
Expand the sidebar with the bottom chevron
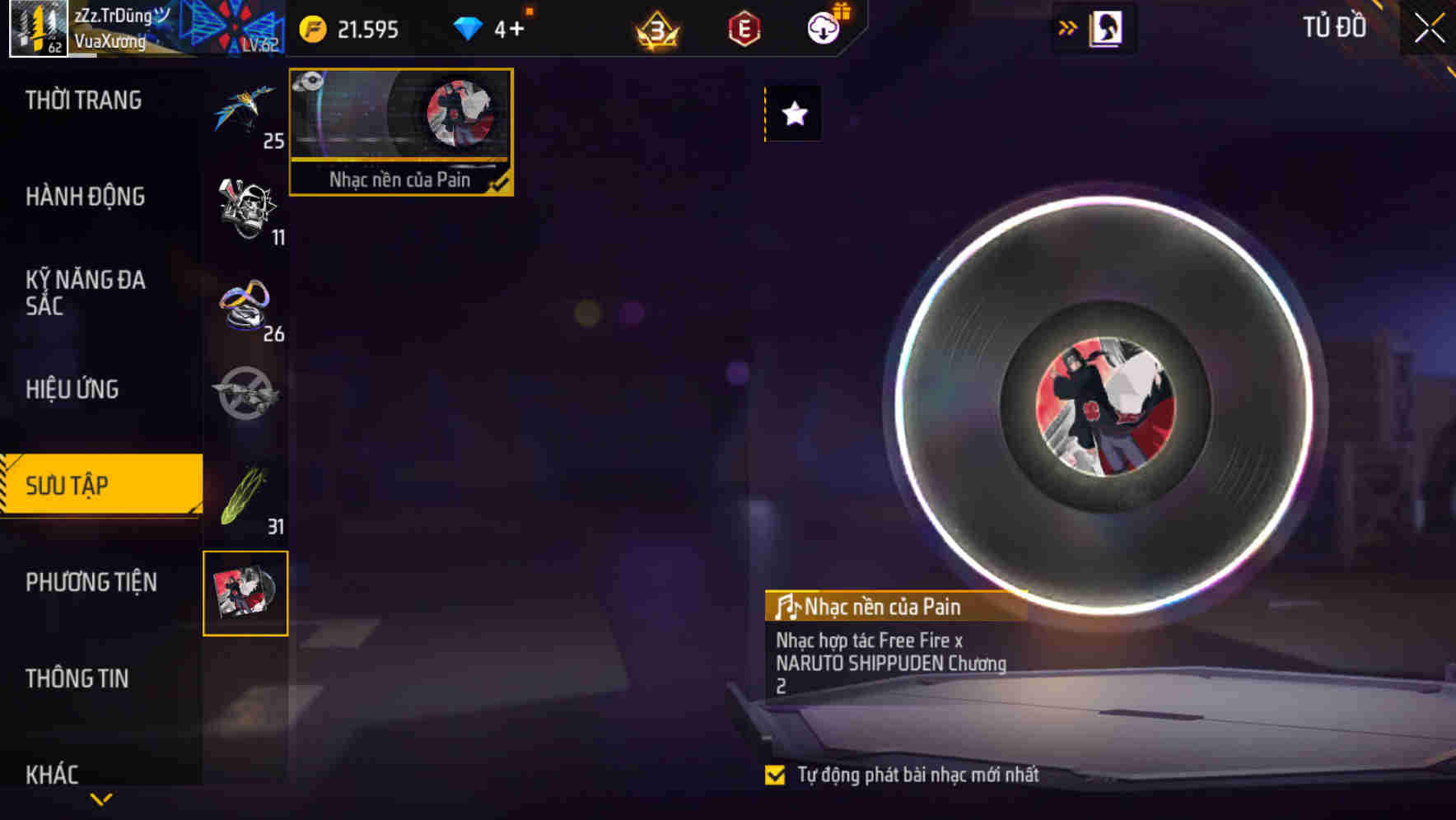click(x=101, y=799)
